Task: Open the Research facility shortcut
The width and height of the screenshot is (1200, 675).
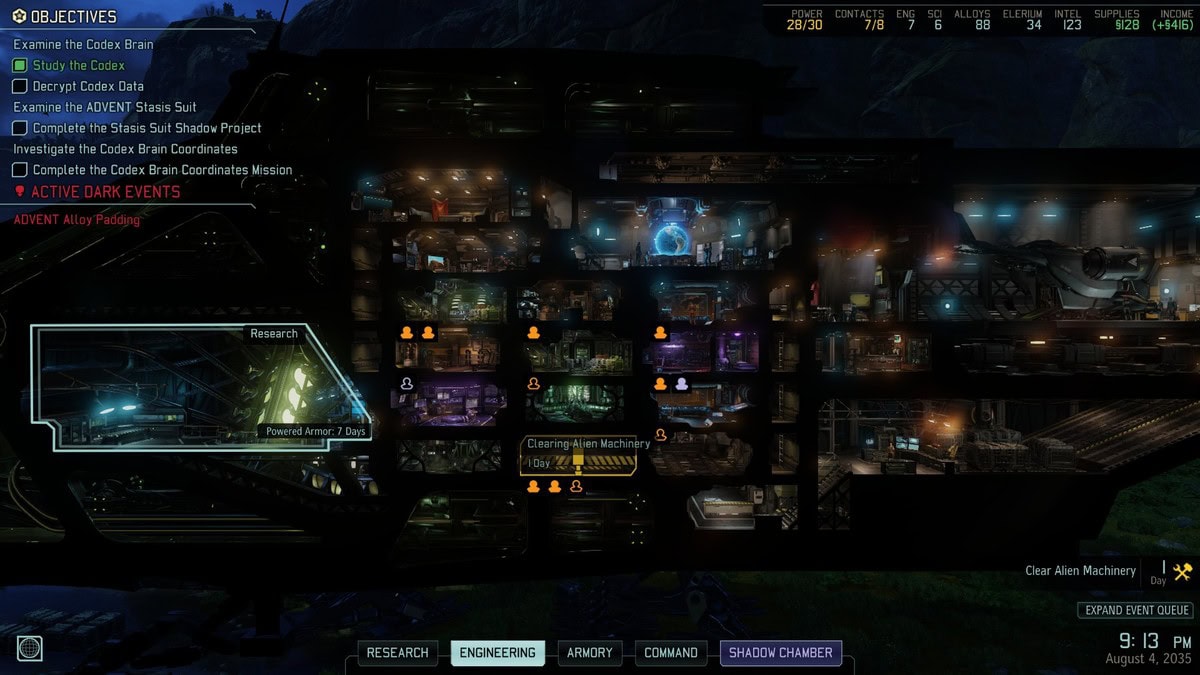Action: (x=397, y=653)
